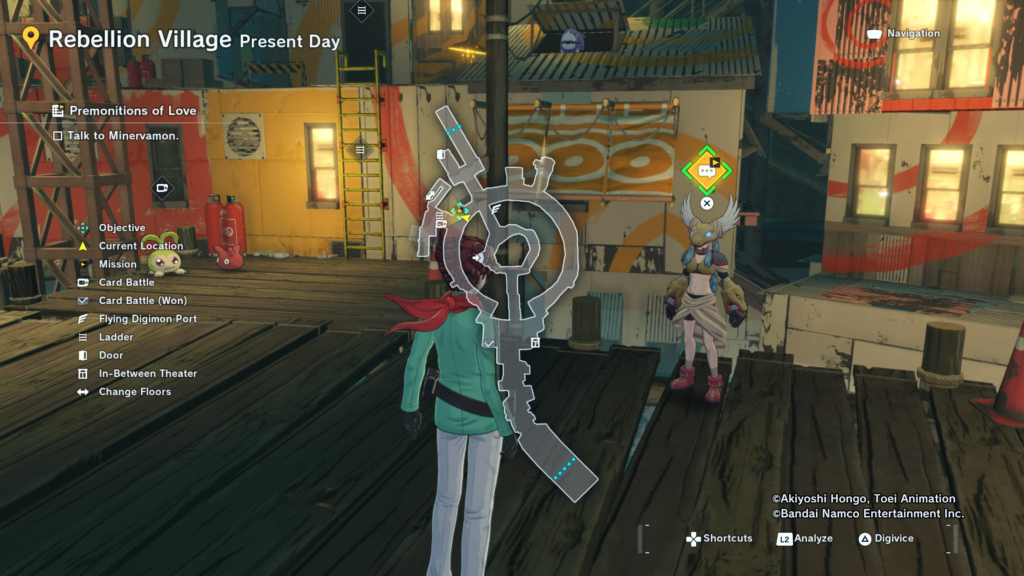Click the In-Between Theater marker on the map
This screenshot has width=1024, height=576.
[535, 343]
